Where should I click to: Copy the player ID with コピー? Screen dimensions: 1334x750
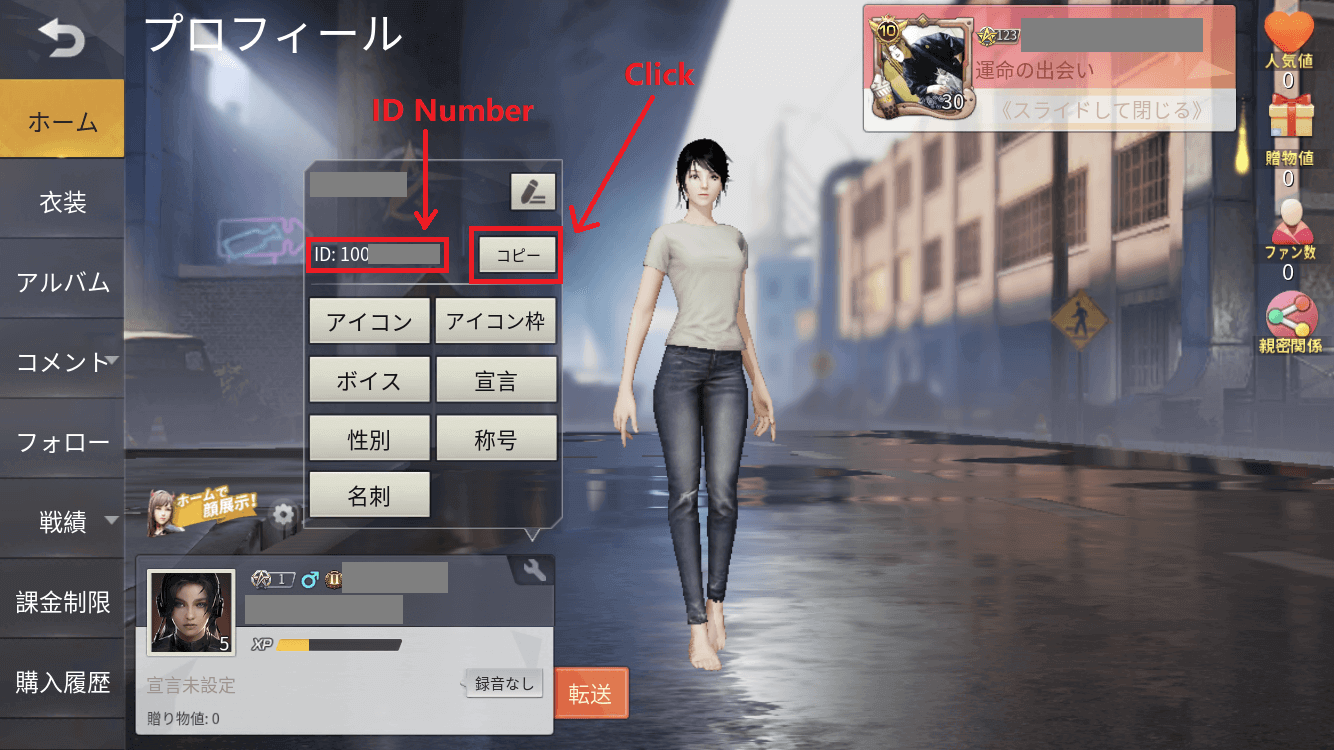518,255
